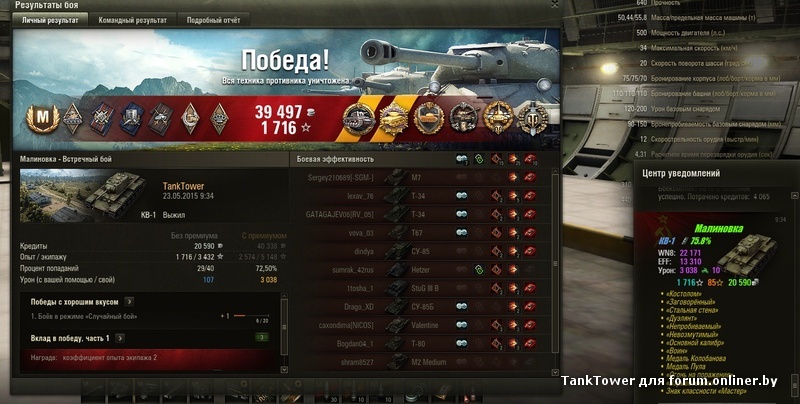Click the Bogdan04_1 T-80 row
This screenshot has width=800, height=404.
(x=420, y=343)
